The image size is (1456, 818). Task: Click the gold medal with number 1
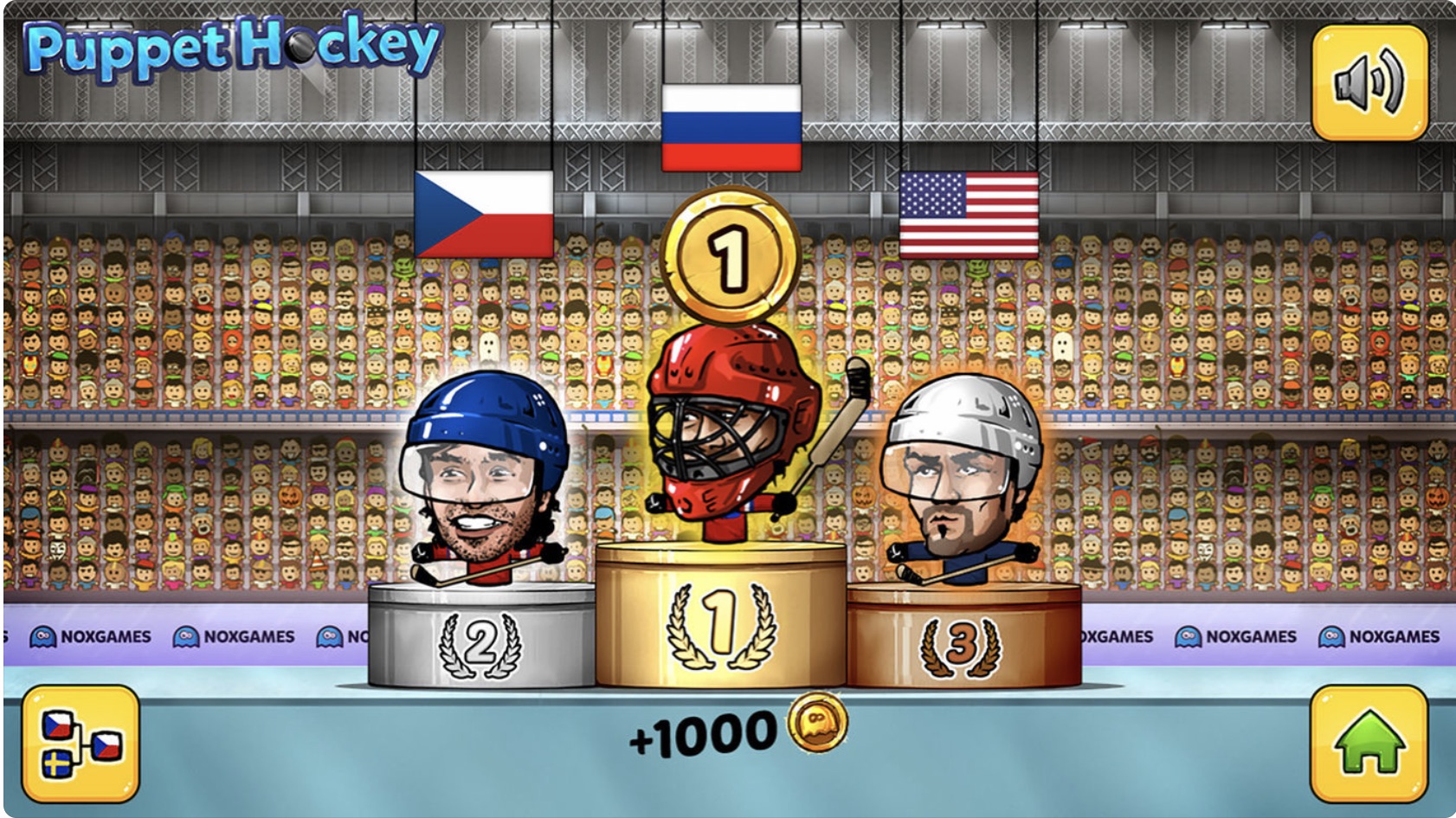tap(731, 251)
